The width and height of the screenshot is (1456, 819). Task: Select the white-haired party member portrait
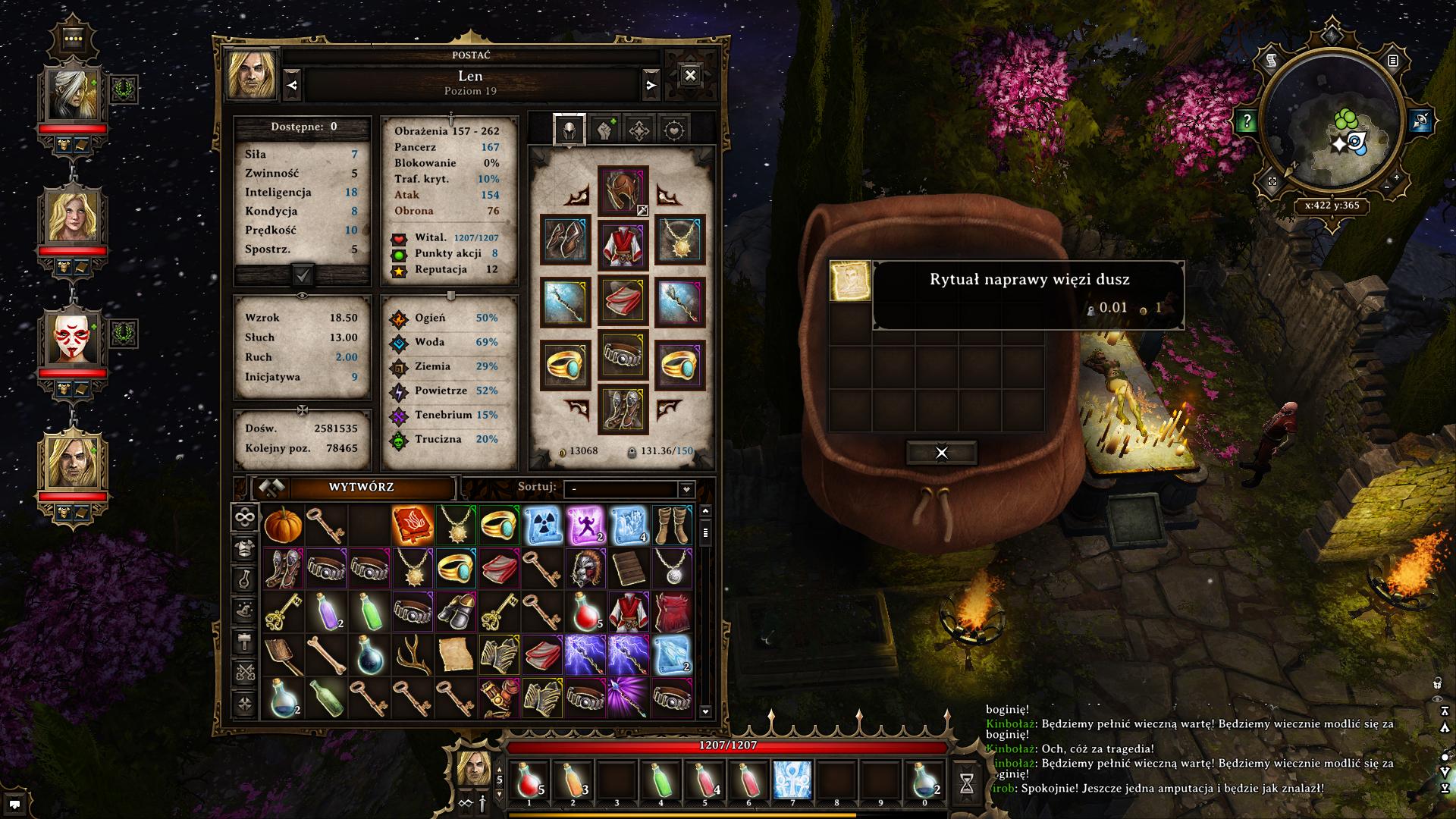pos(74,94)
